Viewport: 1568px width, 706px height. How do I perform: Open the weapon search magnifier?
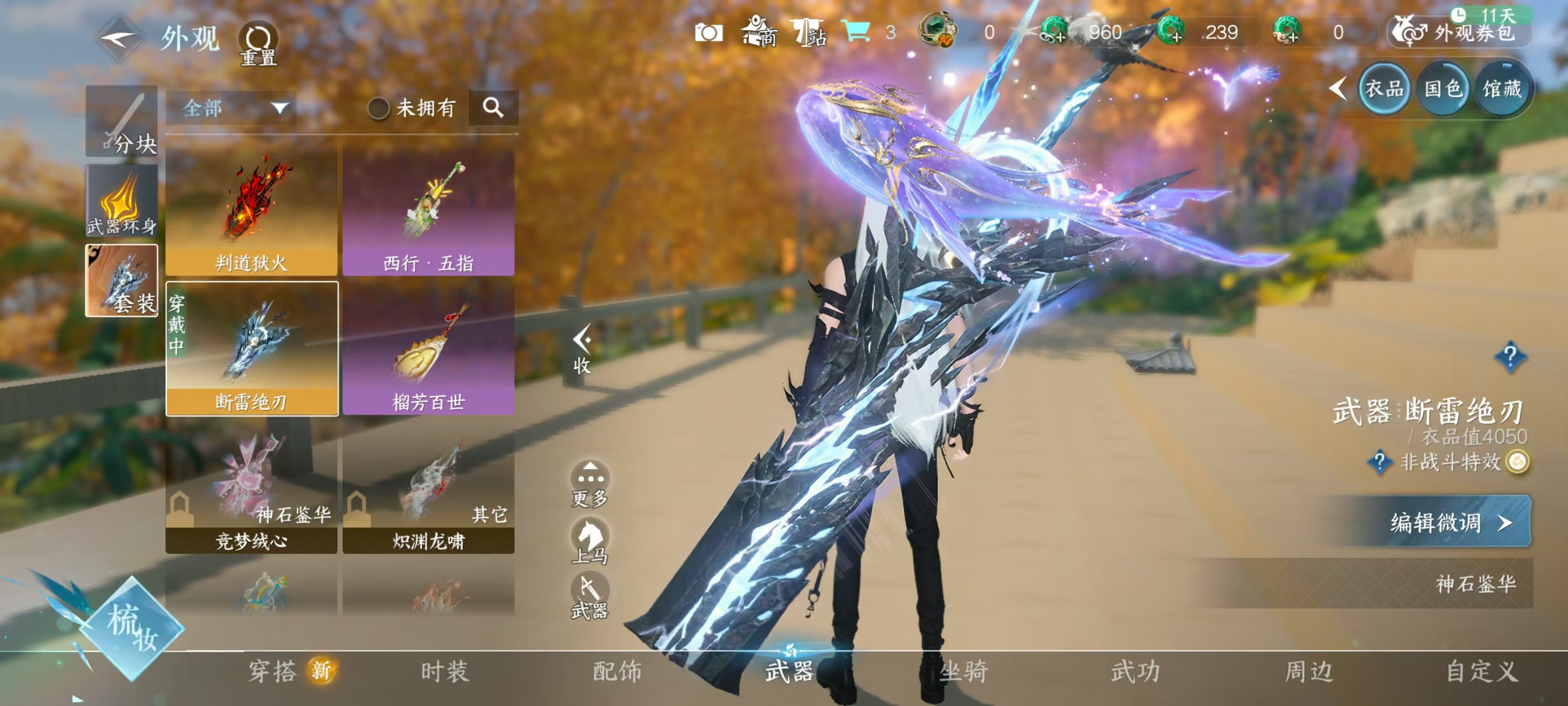pos(493,108)
